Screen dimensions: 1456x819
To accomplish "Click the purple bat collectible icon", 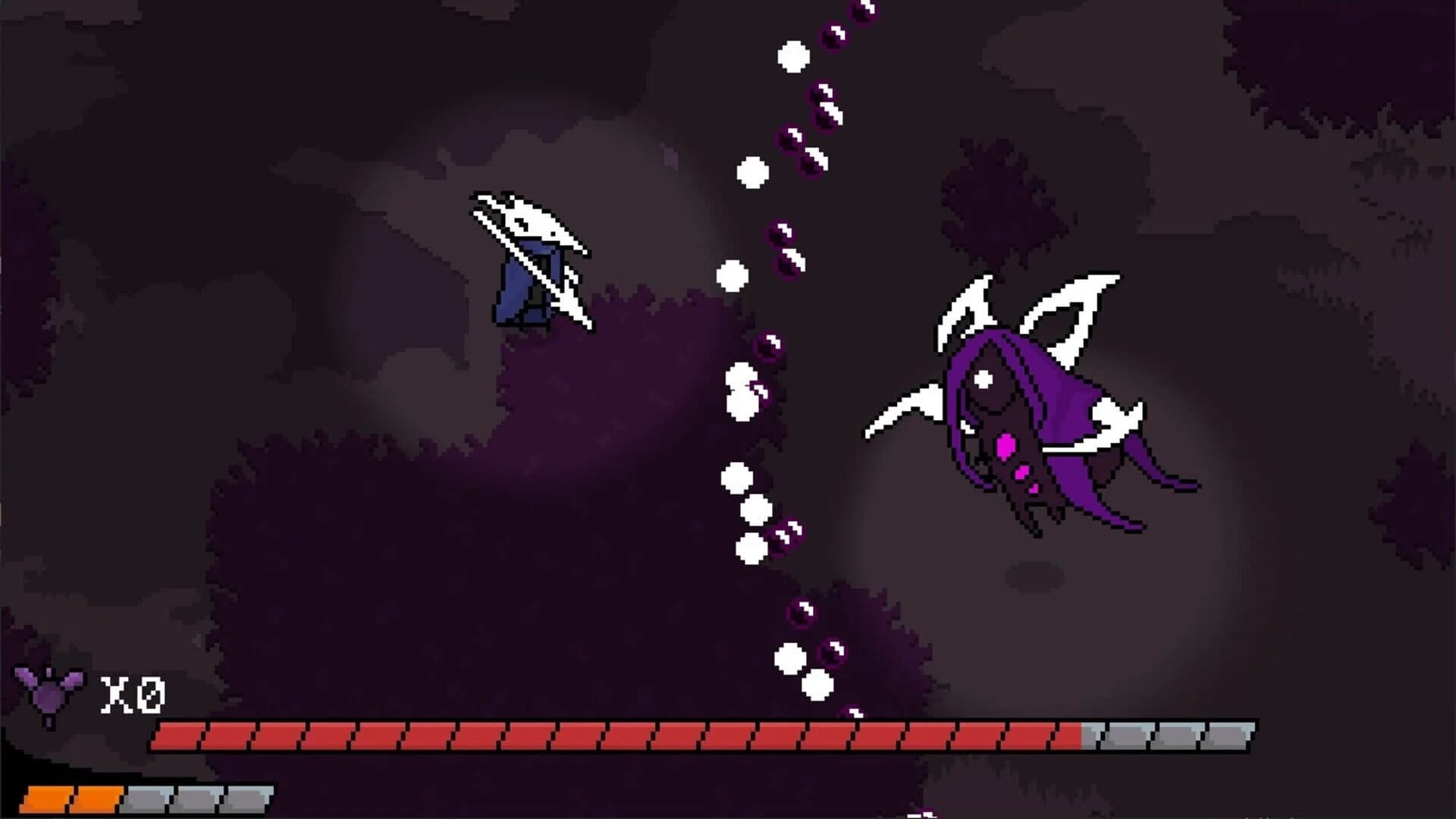I will tap(49, 694).
